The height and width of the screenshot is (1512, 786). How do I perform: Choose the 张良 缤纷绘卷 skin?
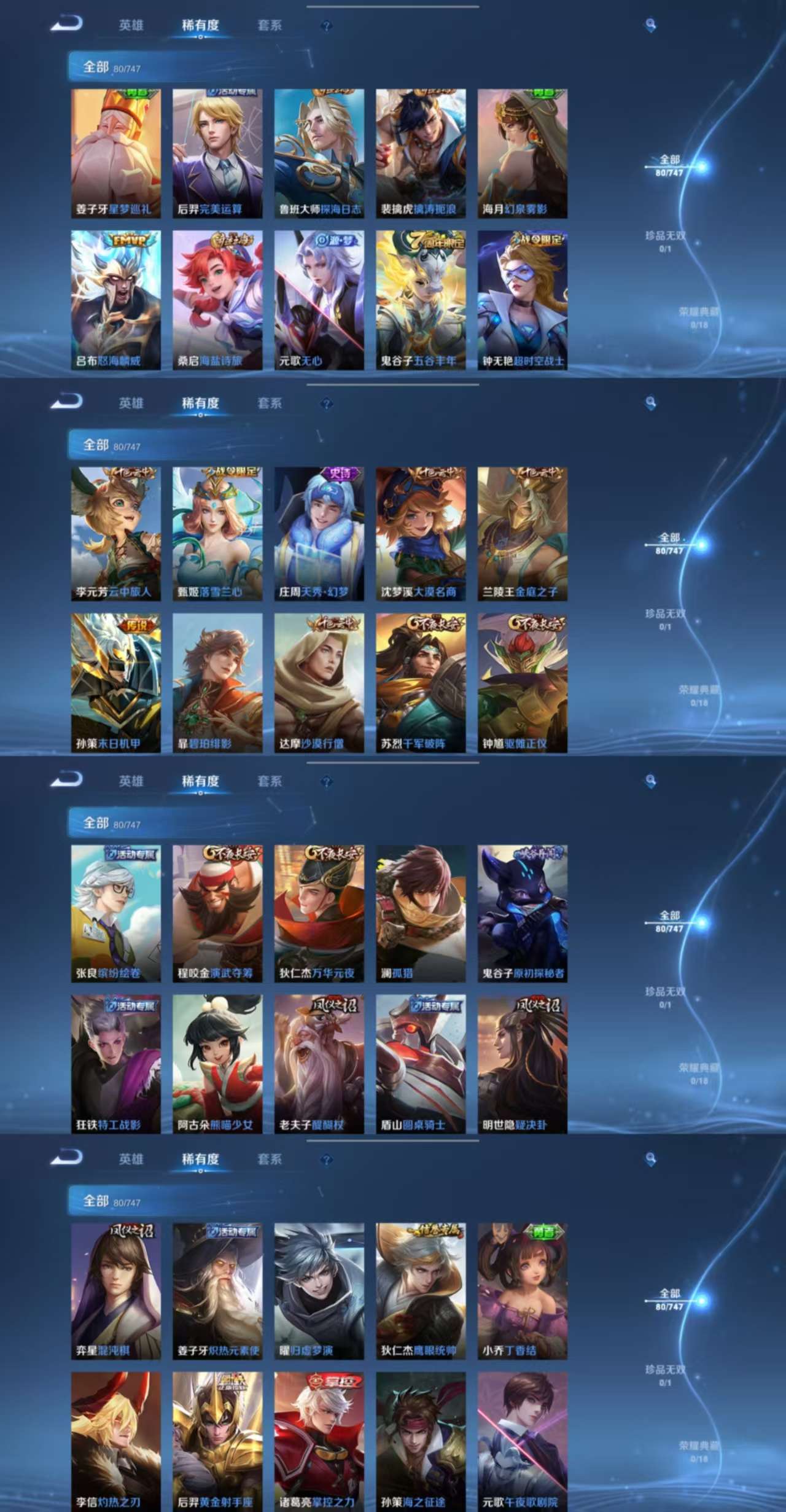[x=115, y=913]
